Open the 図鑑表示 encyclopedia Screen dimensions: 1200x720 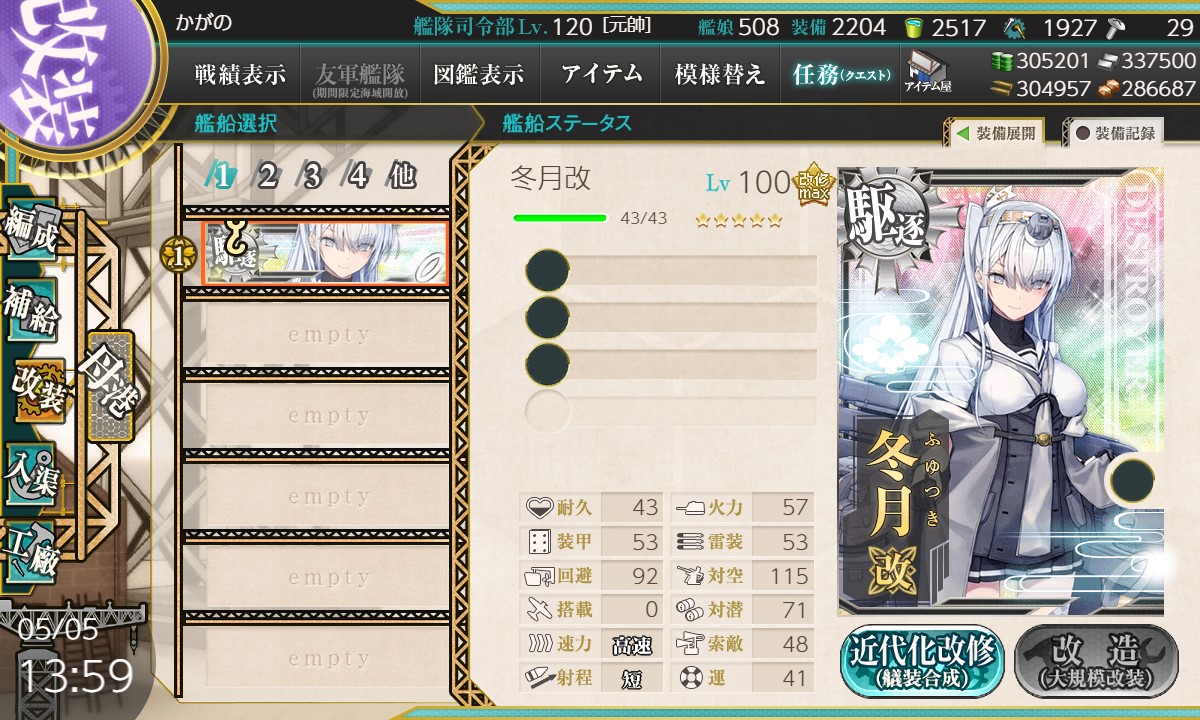coord(478,74)
